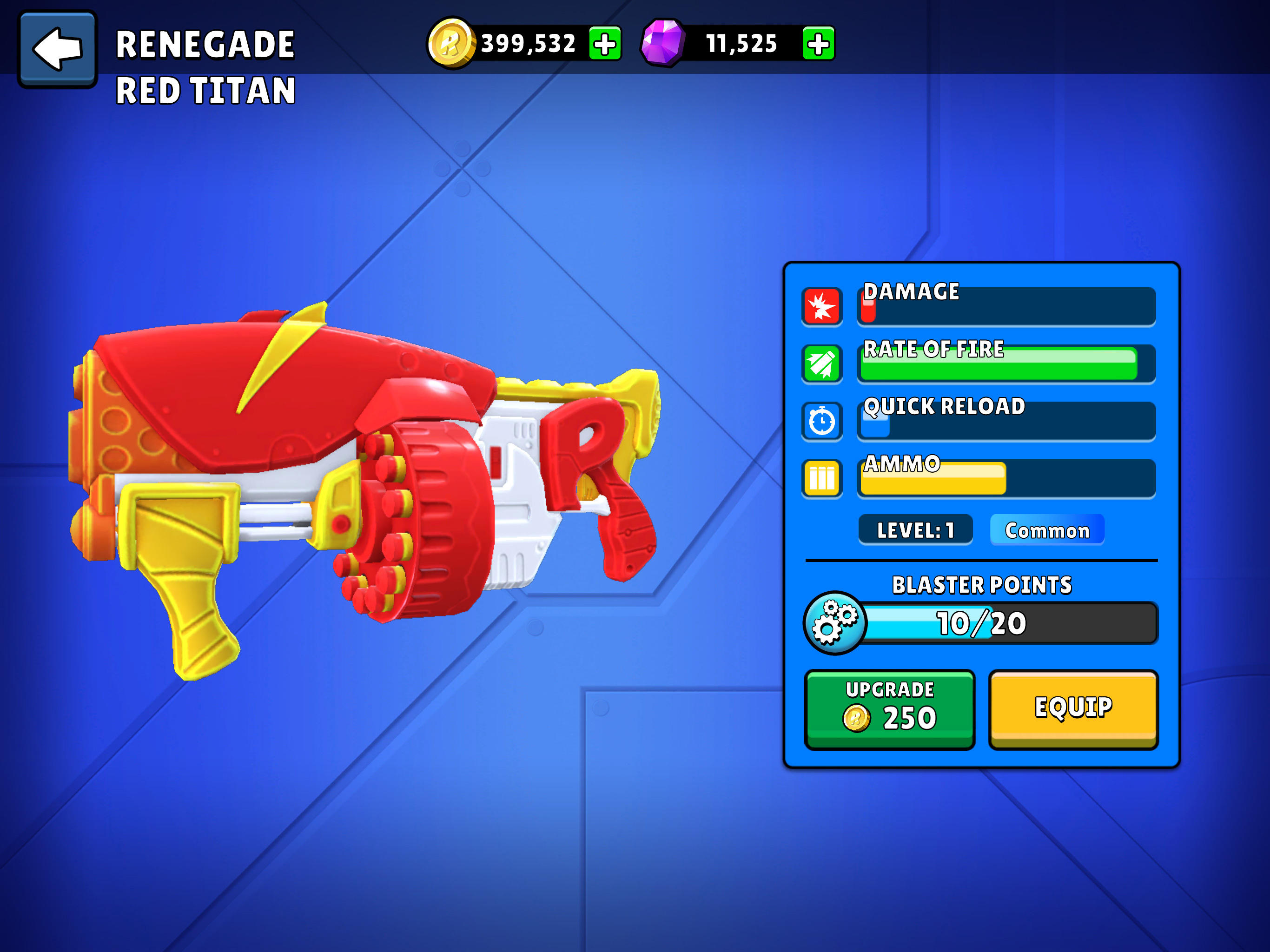Go back with the white arrow button
The height and width of the screenshot is (952, 1270).
pyautogui.click(x=58, y=49)
